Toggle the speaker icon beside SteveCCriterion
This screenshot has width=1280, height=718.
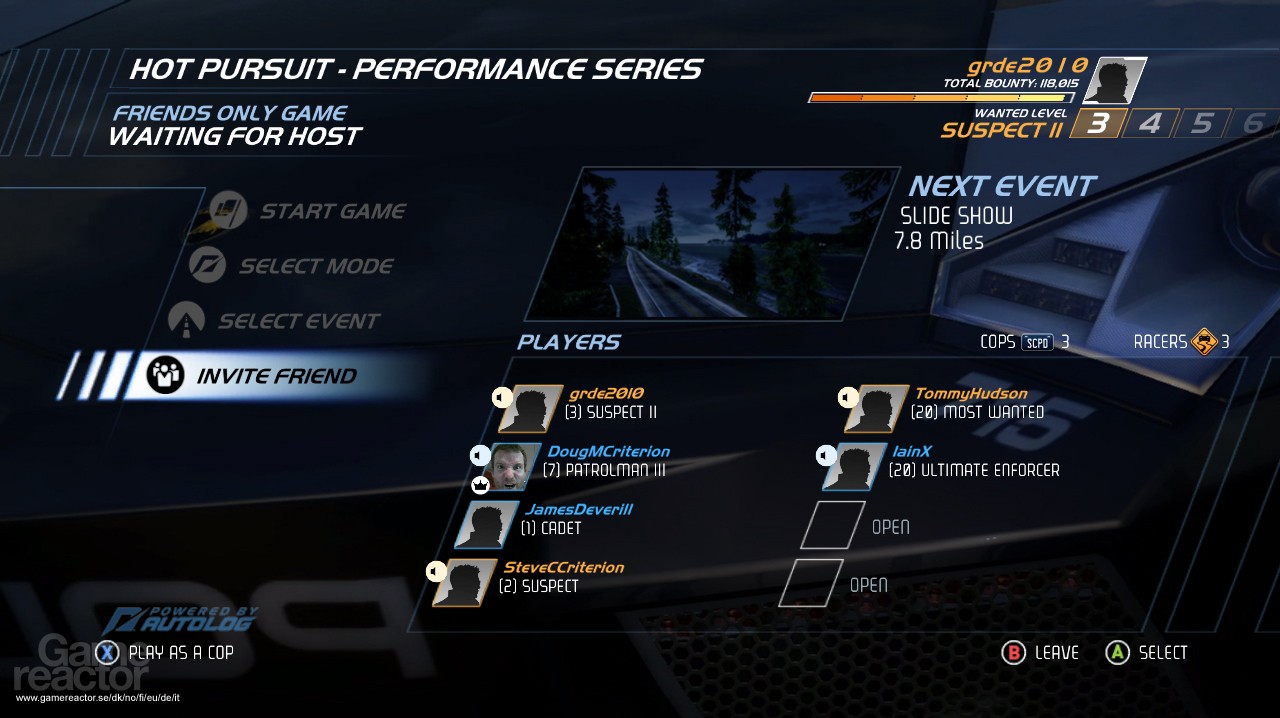435,571
